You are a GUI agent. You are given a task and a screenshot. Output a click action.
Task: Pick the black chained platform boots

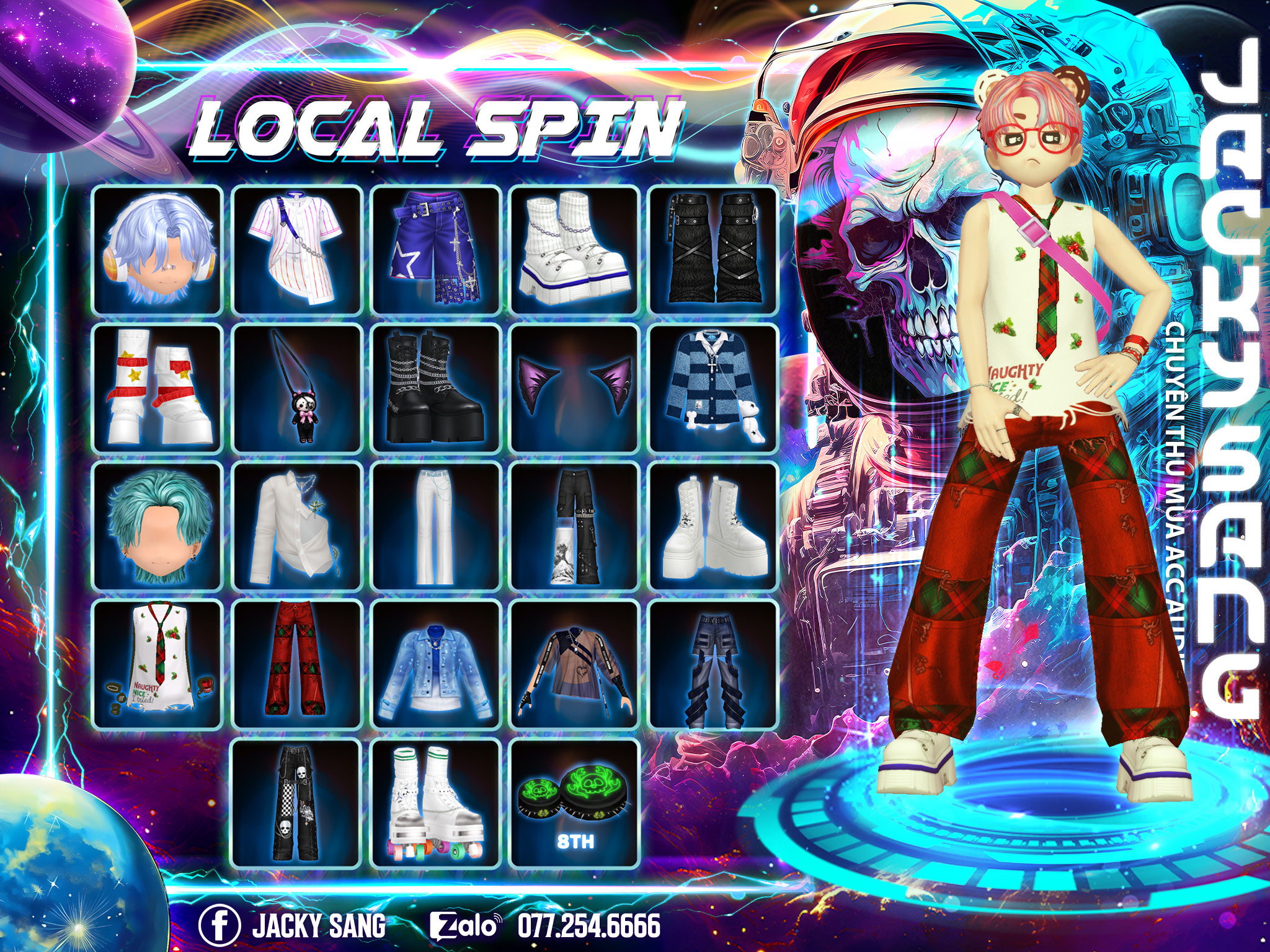[x=435, y=389]
